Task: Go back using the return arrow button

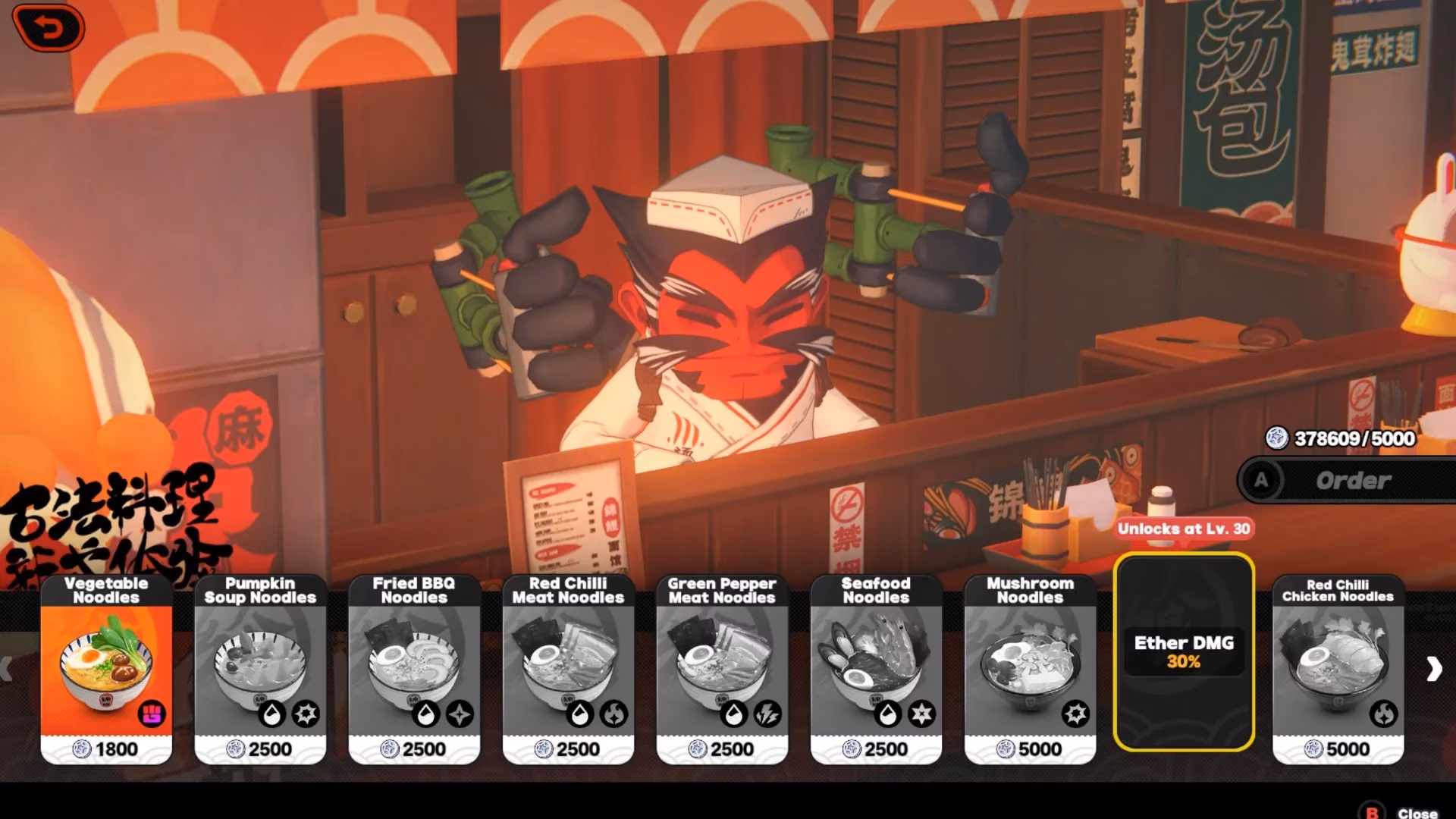Action: (49, 29)
